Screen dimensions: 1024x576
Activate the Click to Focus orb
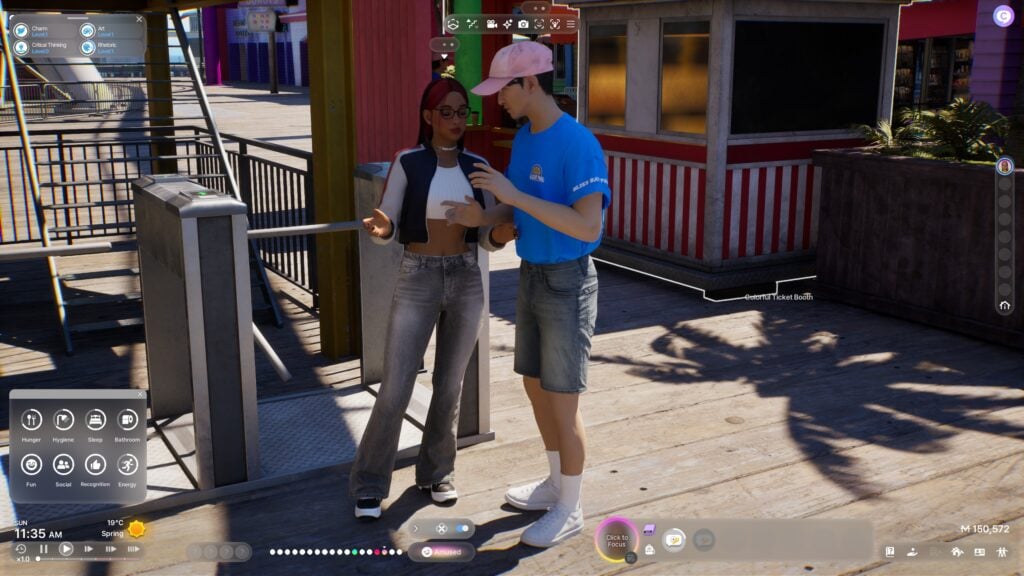point(617,539)
